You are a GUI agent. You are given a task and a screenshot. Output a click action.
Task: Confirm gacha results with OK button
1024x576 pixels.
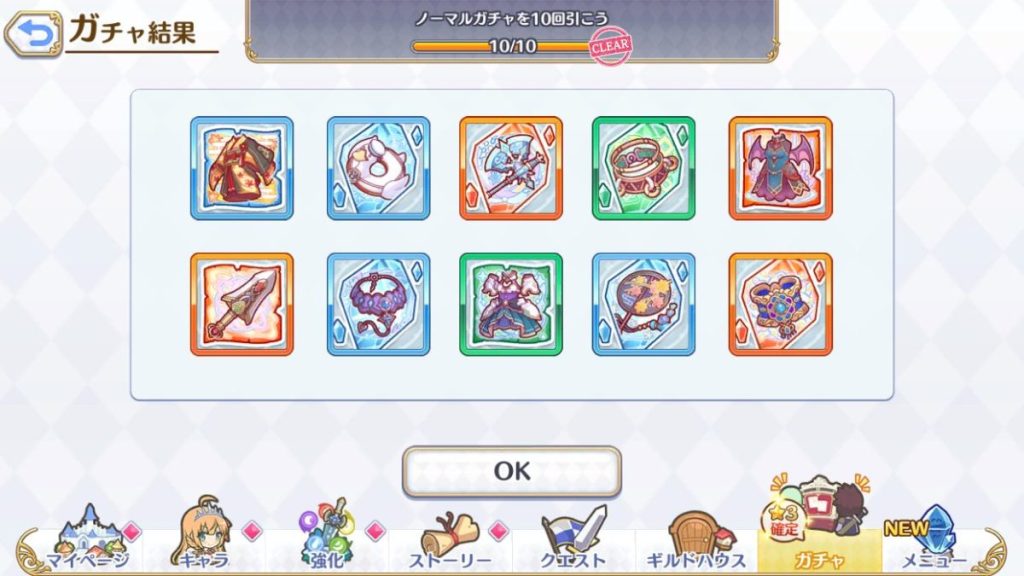pyautogui.click(x=511, y=471)
